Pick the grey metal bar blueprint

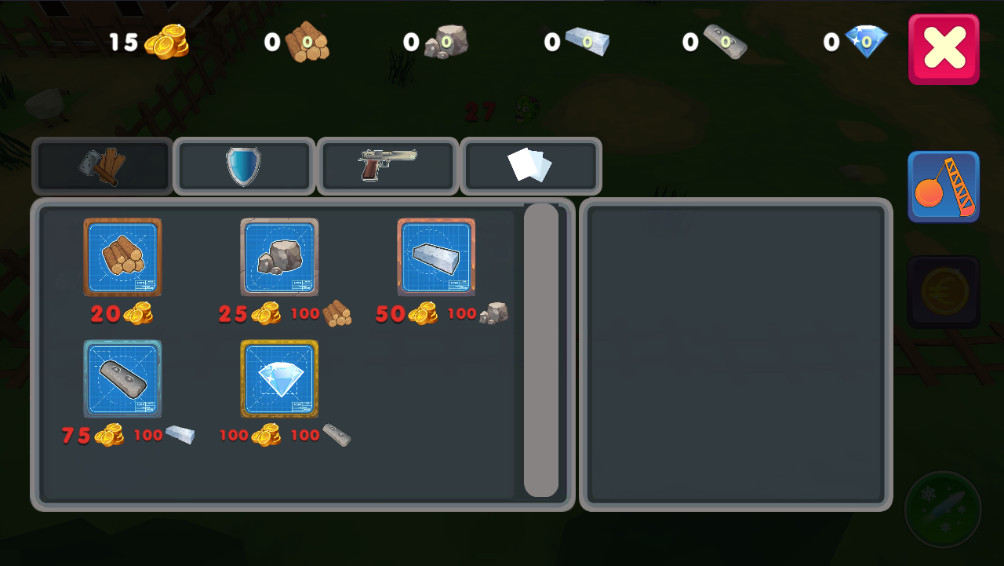tap(122, 379)
